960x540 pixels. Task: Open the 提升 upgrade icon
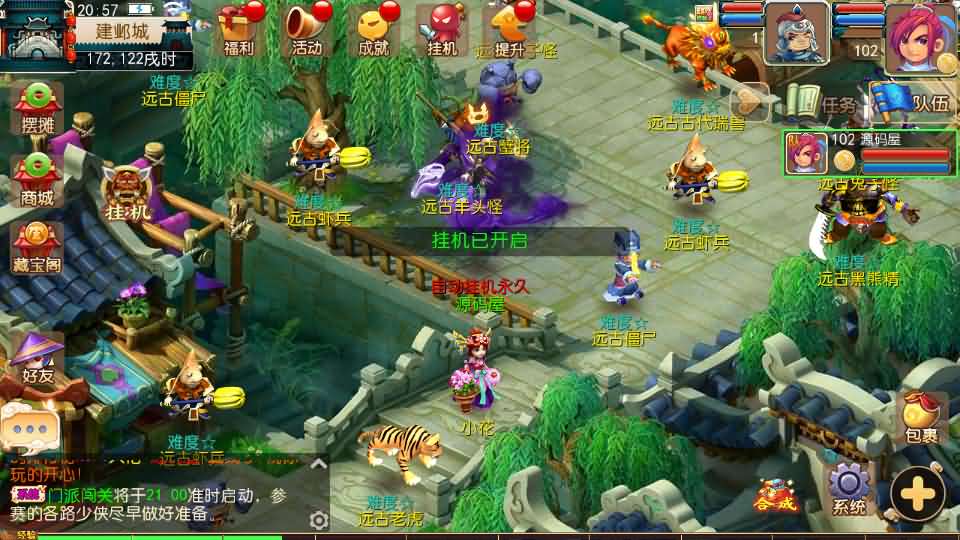[x=510, y=28]
